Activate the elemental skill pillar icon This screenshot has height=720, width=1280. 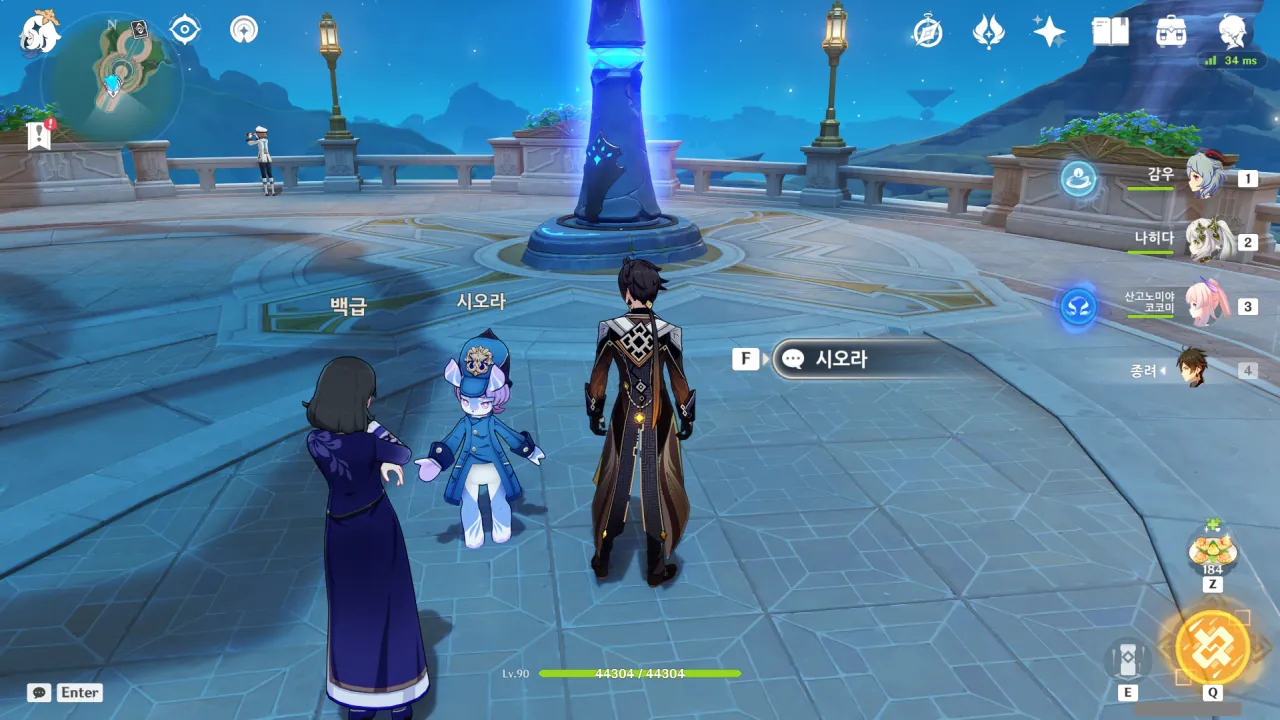pos(1127,660)
